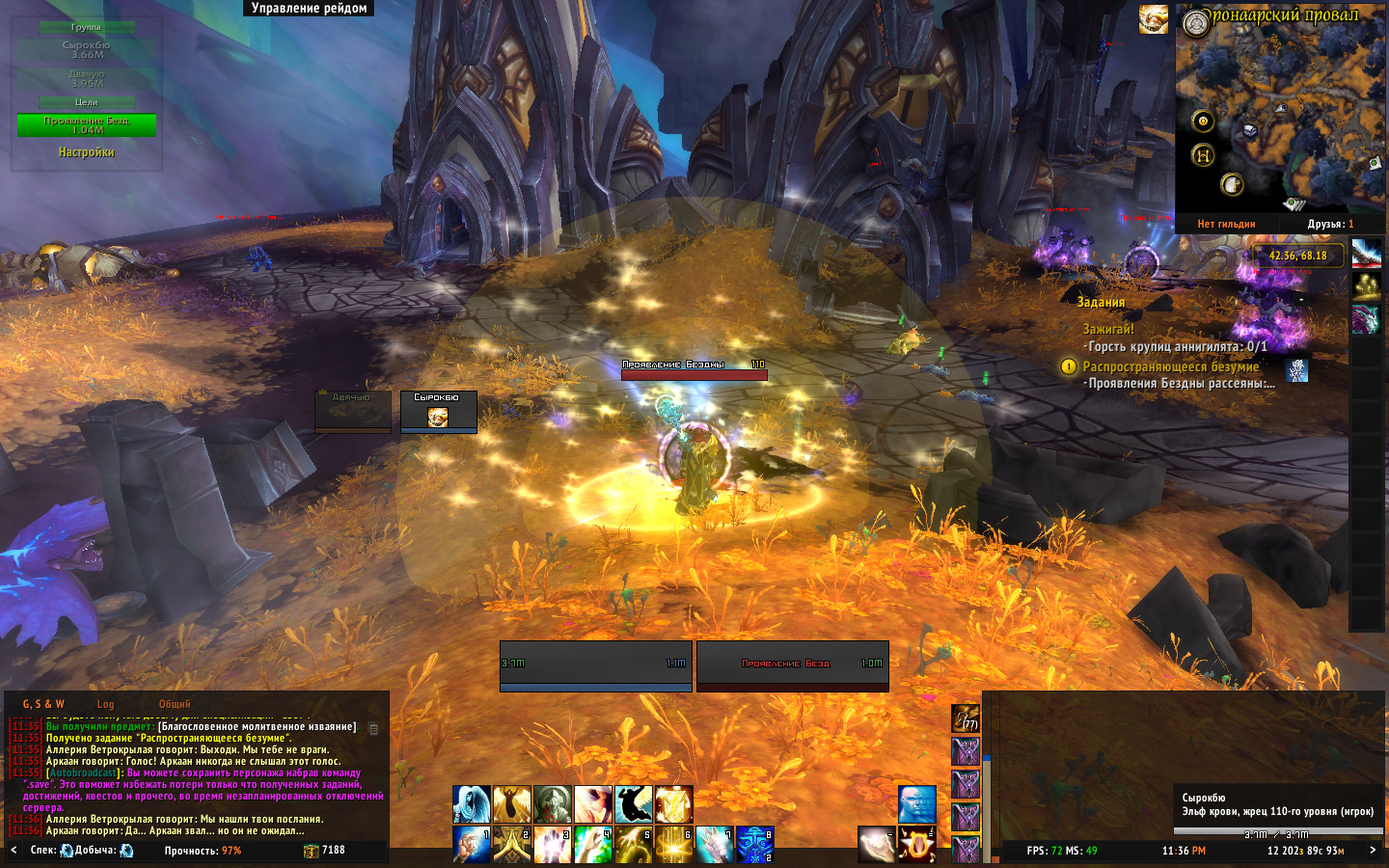The image size is (1389, 868).
Task: Switch to the Log chat tab
Action: [x=105, y=704]
